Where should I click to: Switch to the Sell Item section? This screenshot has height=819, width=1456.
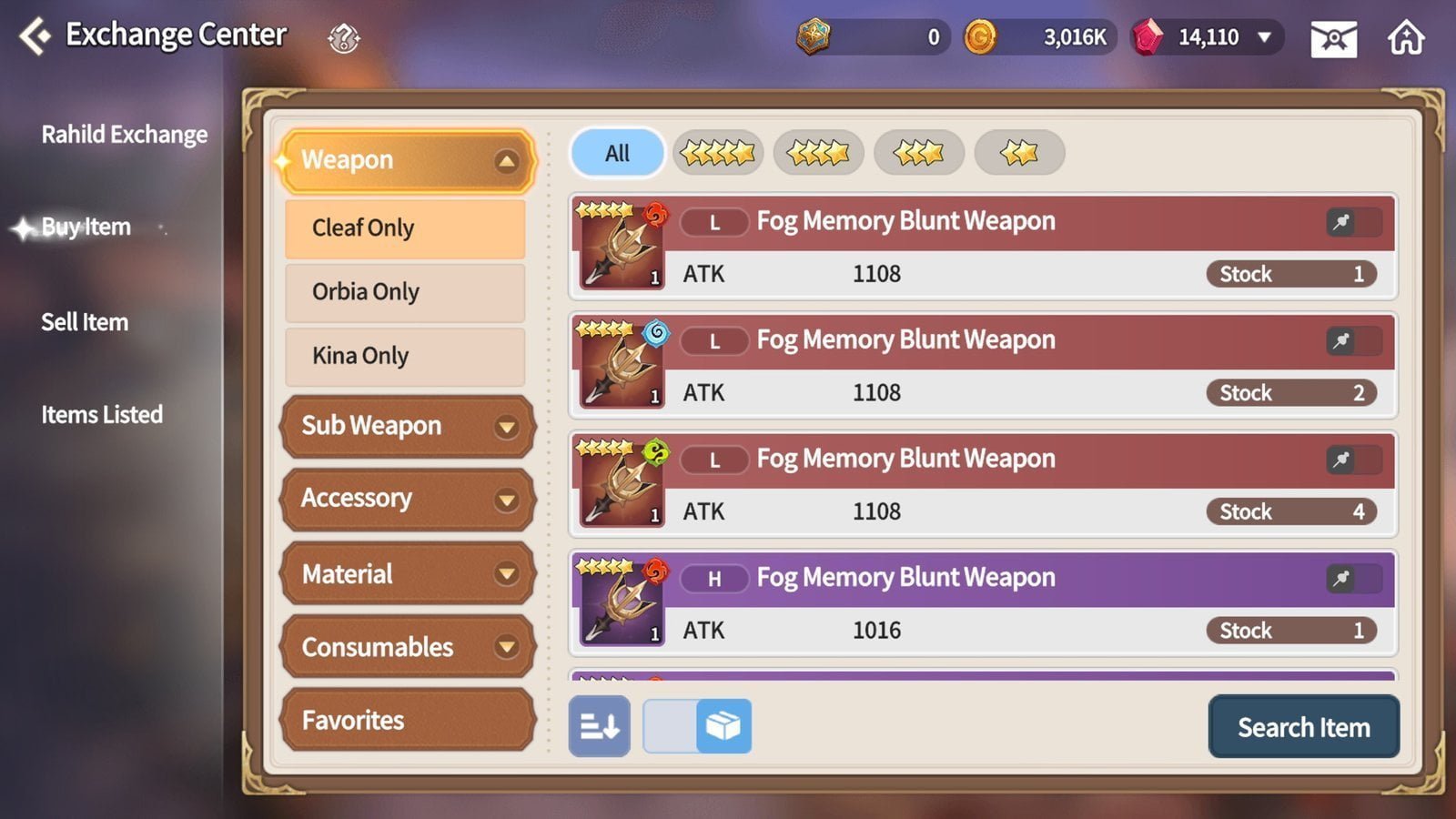(x=86, y=321)
